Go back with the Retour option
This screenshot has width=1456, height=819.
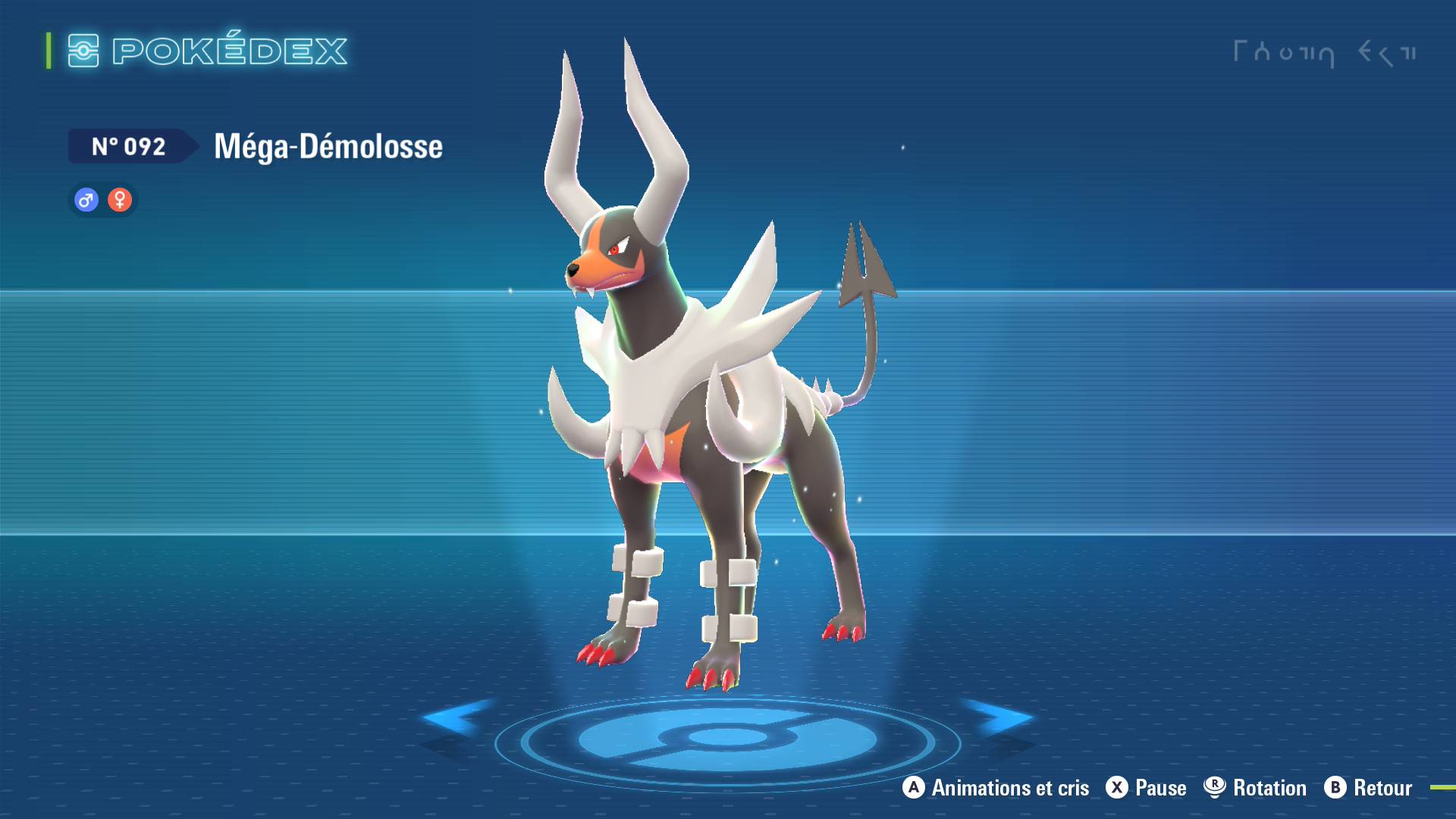click(x=1368, y=788)
